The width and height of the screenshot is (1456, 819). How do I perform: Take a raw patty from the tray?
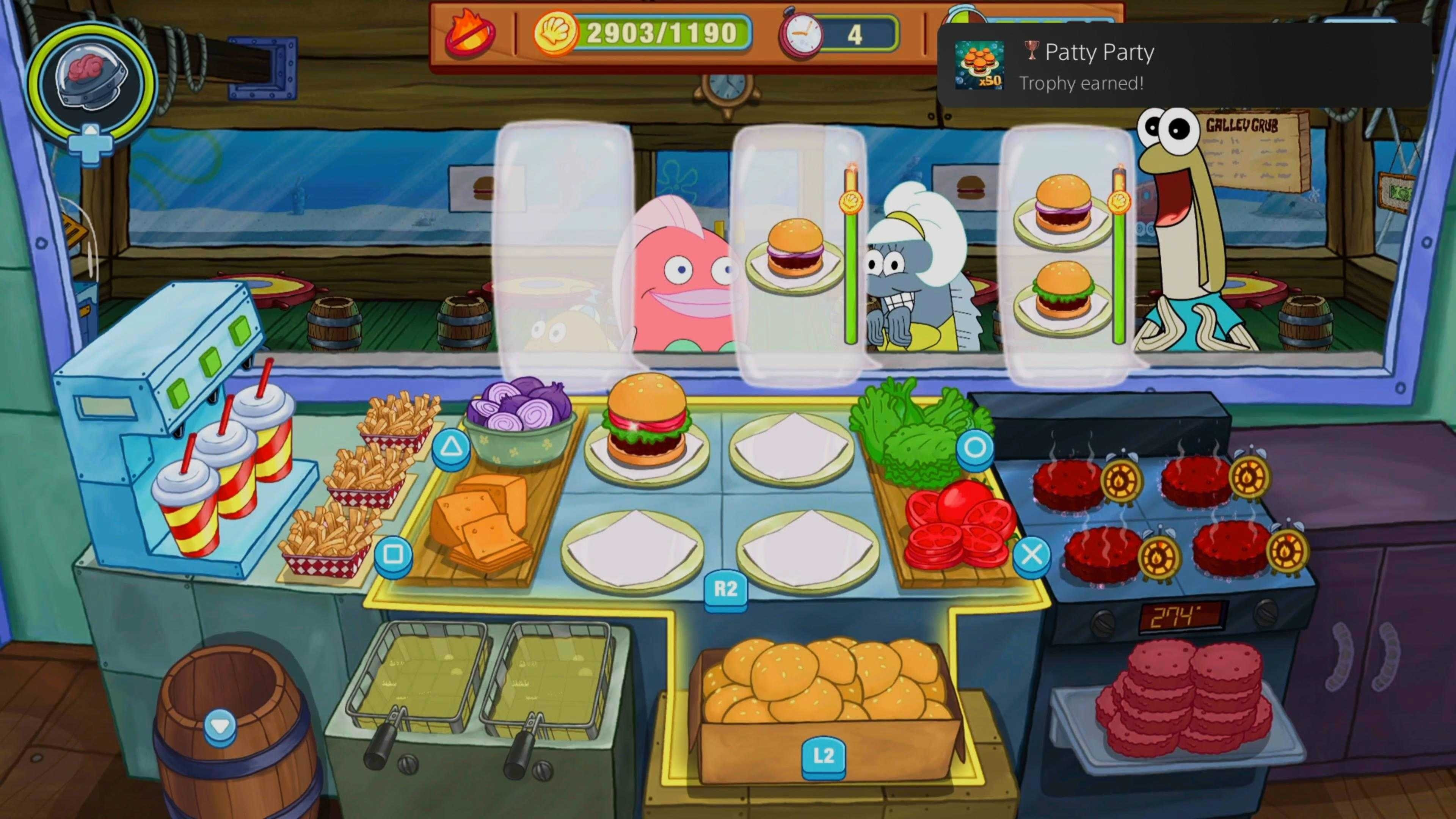tap(1181, 701)
